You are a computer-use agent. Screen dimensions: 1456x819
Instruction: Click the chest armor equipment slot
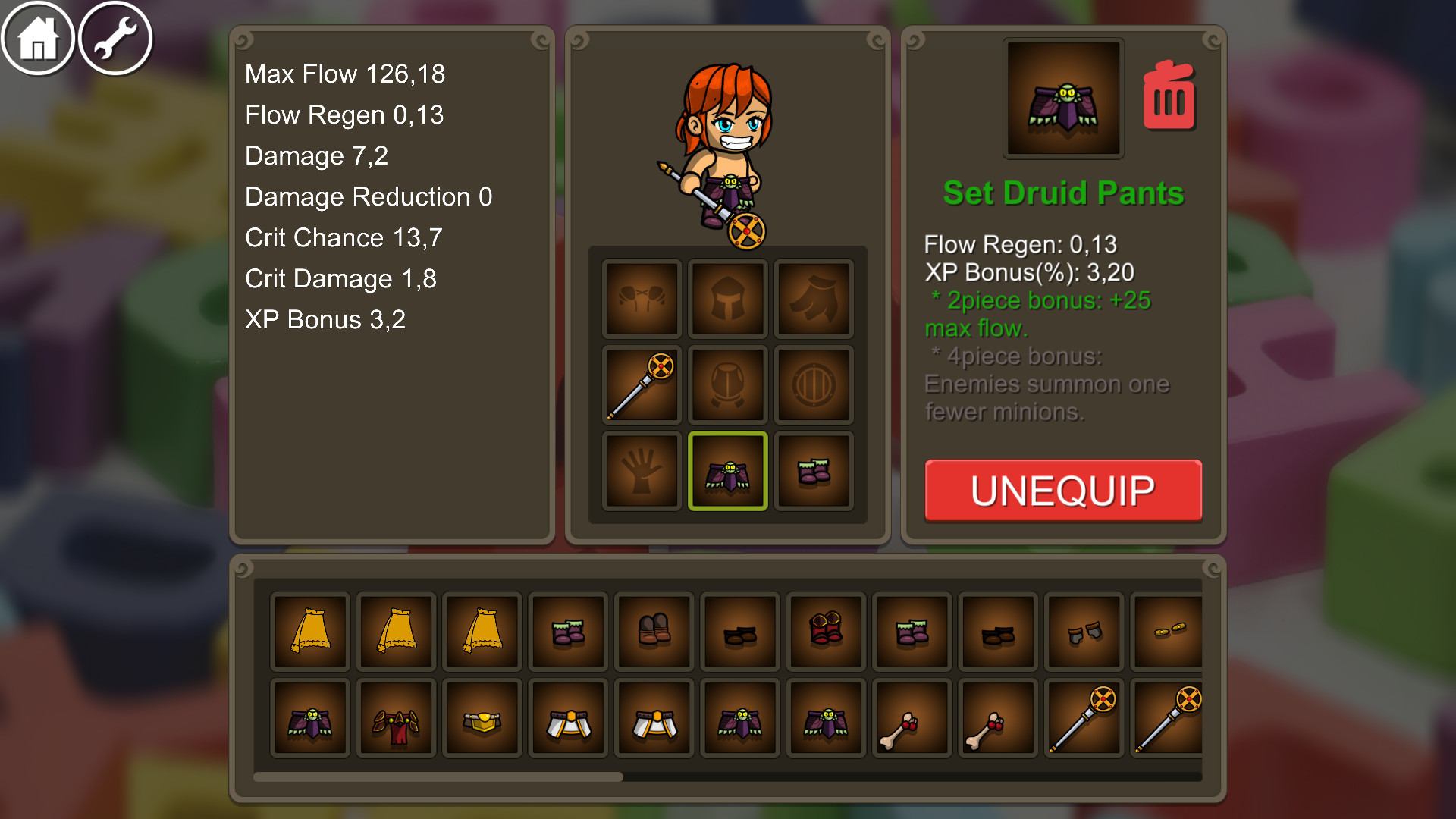727,384
